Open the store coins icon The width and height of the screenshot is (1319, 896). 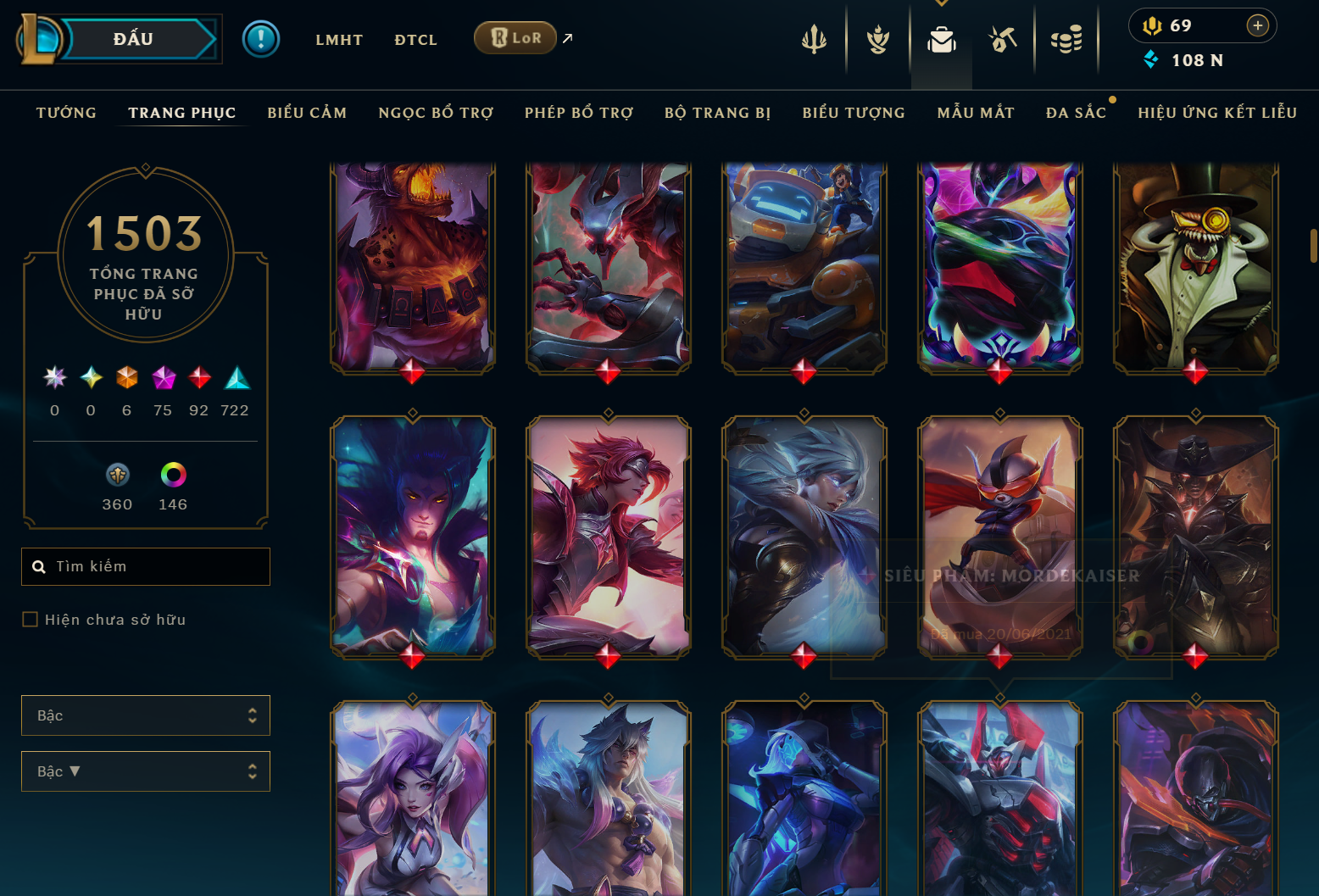(1066, 40)
